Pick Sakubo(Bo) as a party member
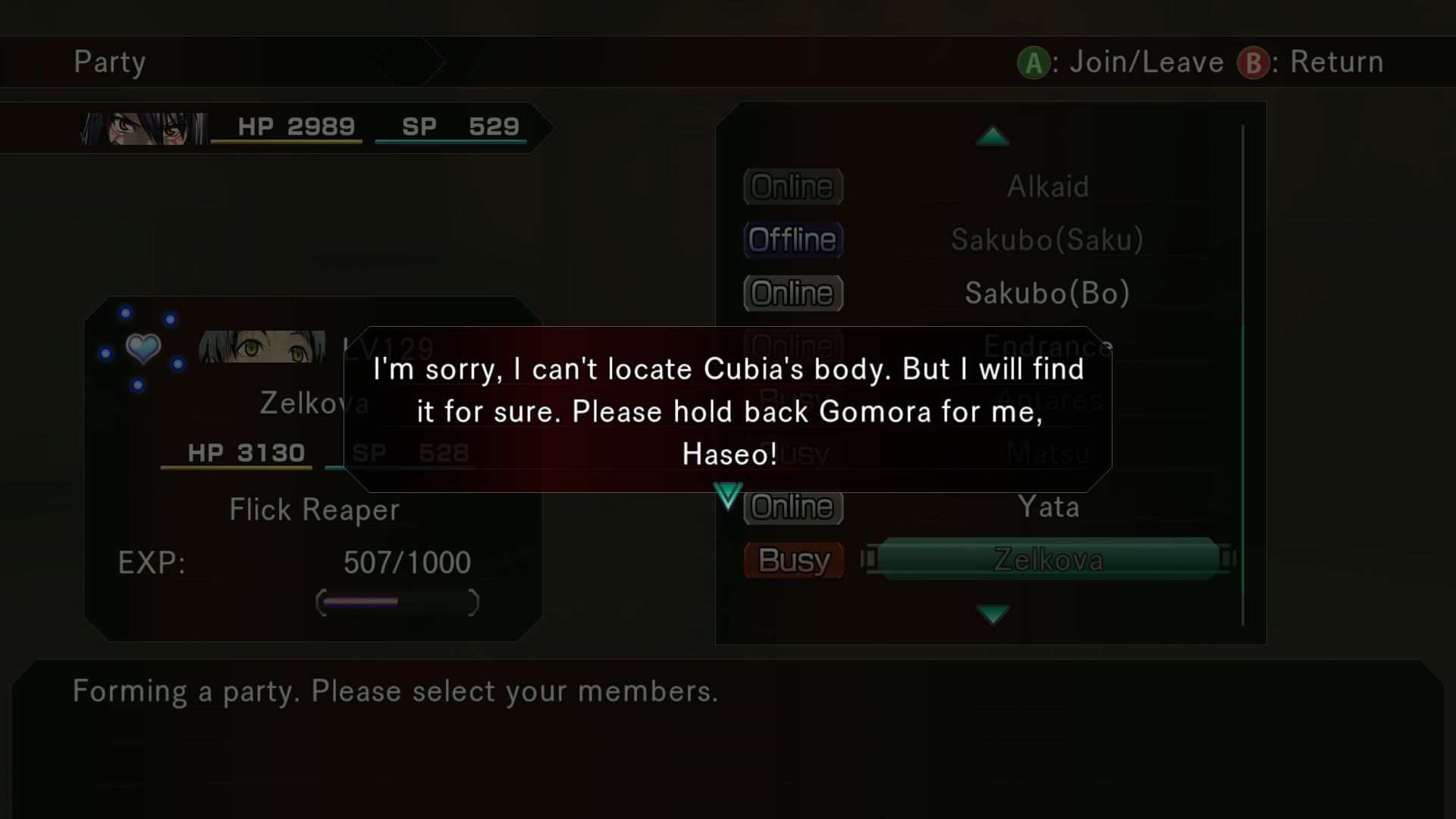The image size is (1456, 819). 1047,293
